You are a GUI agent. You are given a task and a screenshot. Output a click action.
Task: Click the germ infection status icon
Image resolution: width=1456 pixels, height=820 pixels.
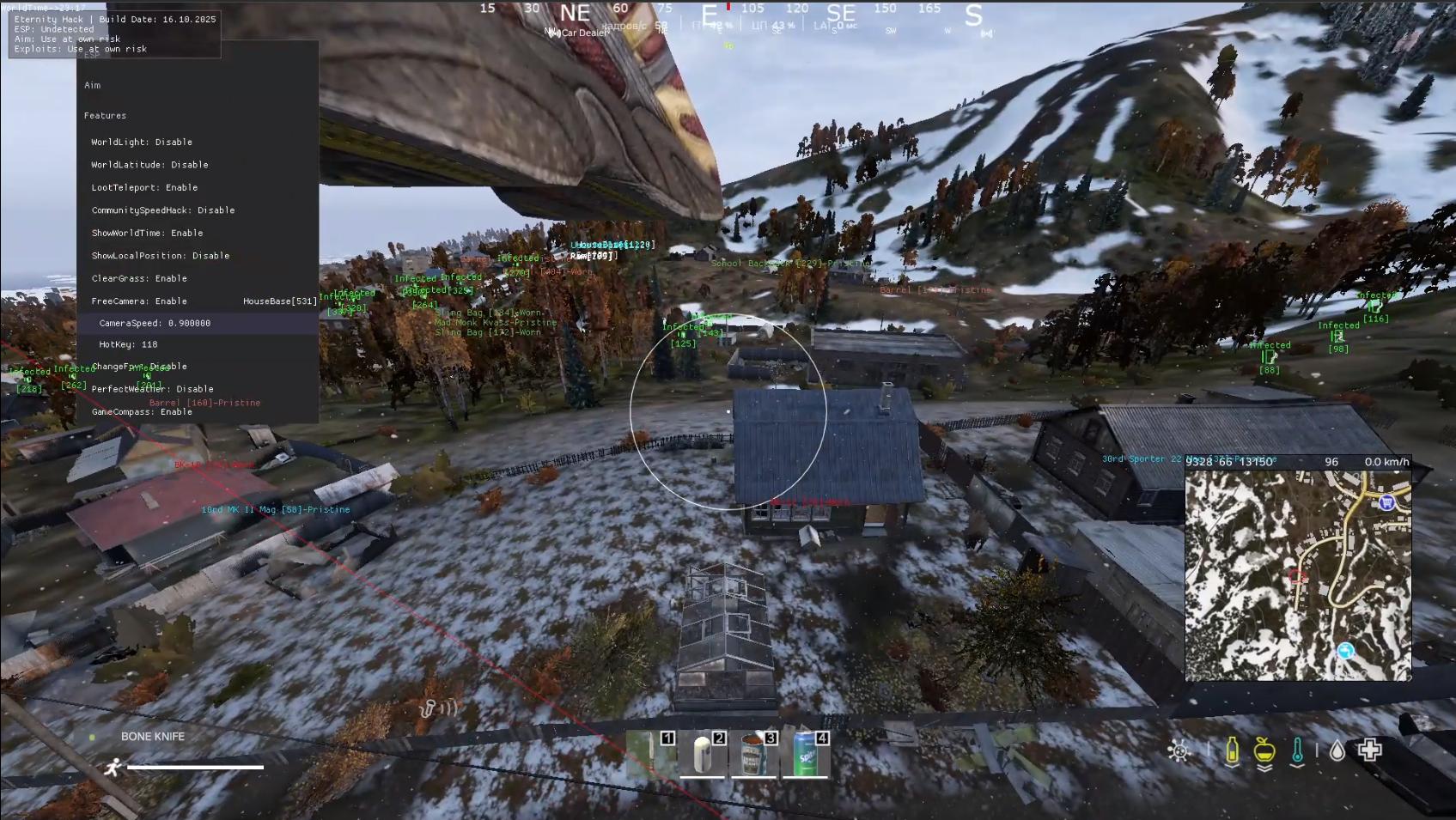[1179, 750]
